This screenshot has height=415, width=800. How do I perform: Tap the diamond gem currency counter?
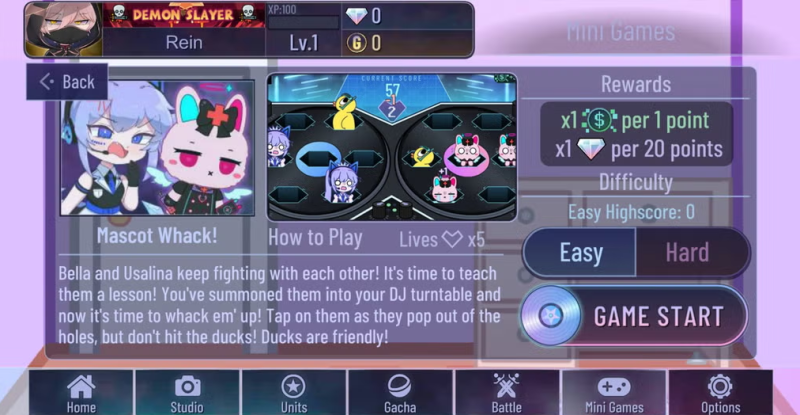362,16
